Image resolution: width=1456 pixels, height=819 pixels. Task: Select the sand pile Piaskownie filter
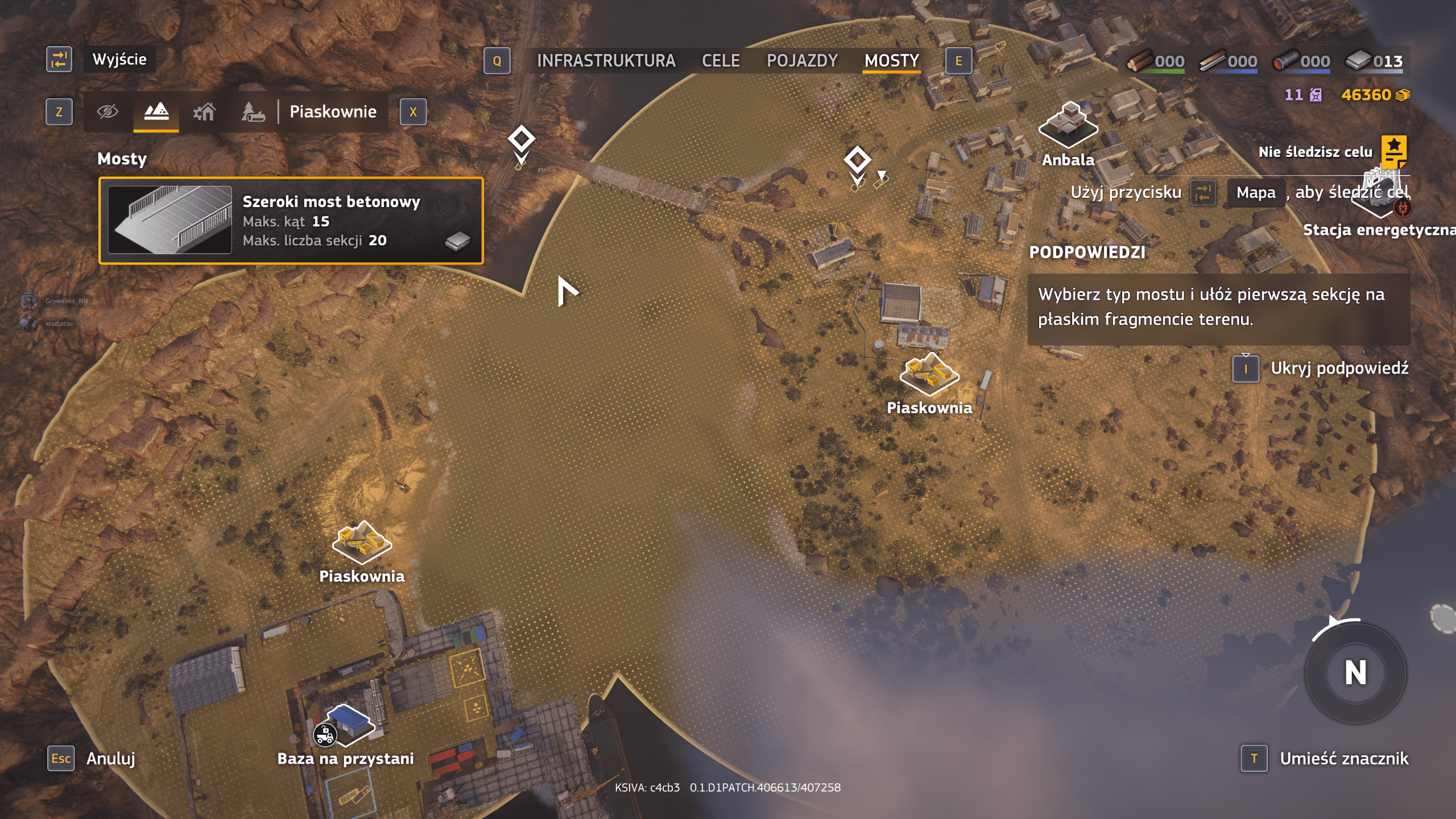pos(156,111)
